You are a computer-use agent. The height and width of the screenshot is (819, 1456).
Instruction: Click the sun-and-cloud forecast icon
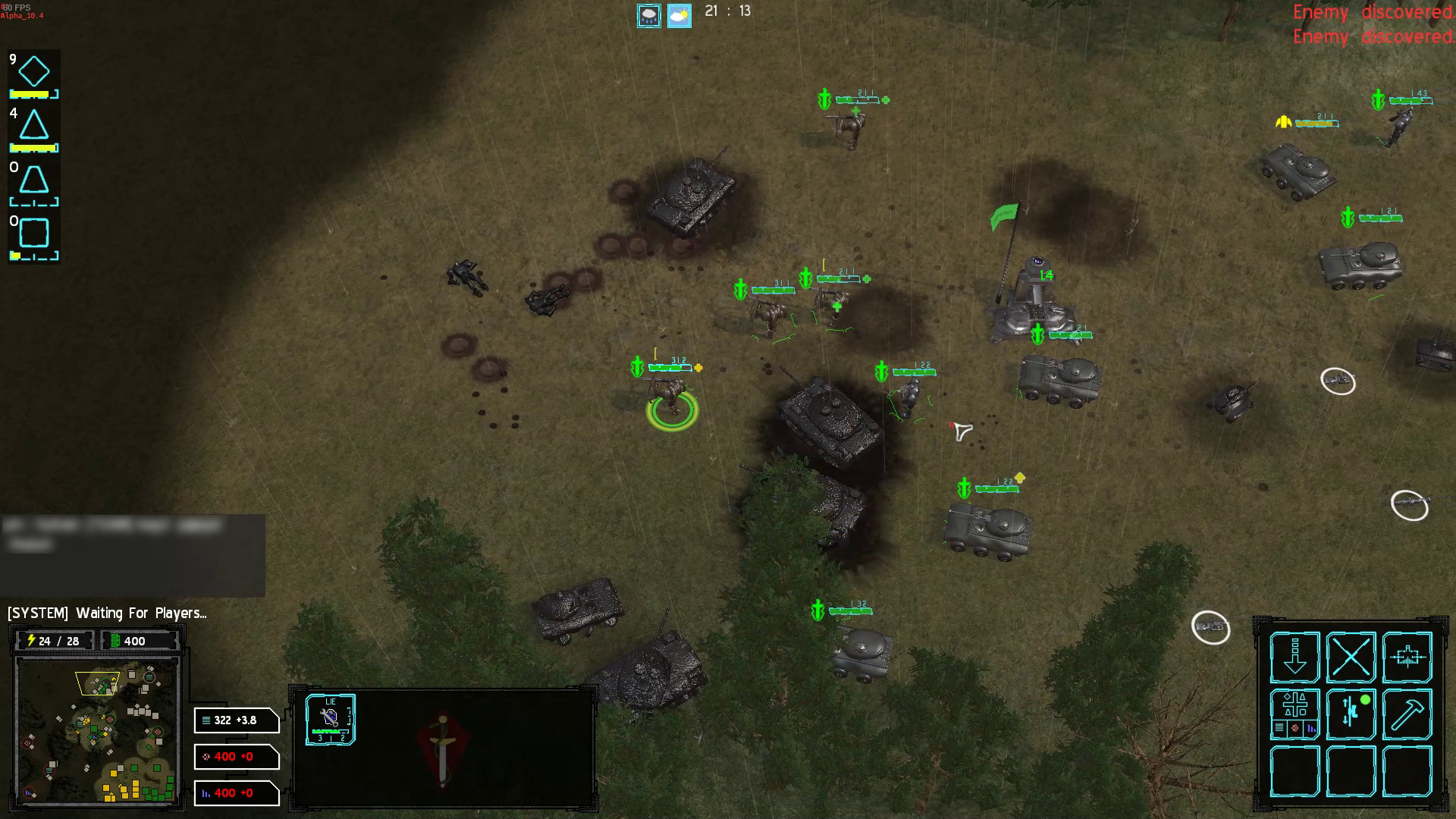[678, 14]
